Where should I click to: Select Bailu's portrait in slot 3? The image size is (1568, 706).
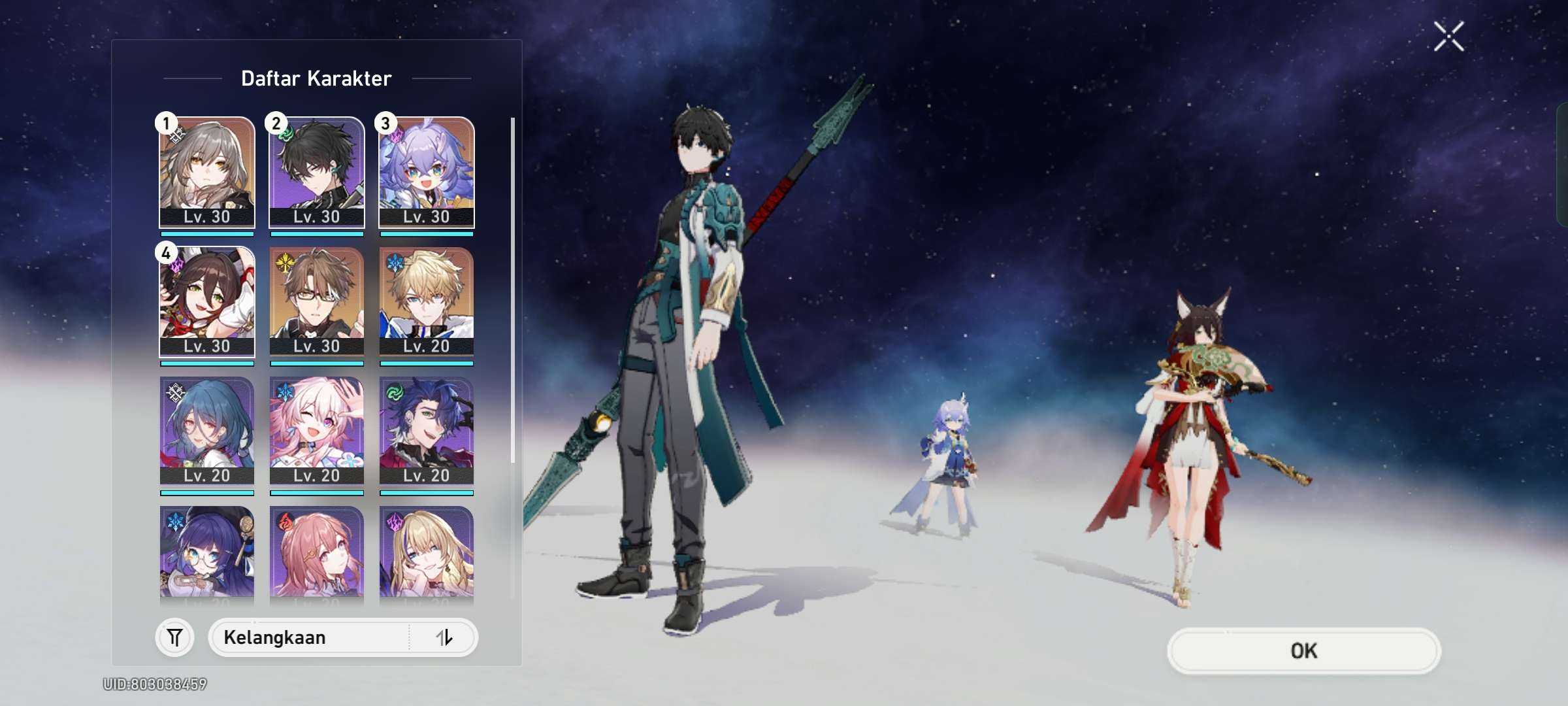[x=427, y=172]
